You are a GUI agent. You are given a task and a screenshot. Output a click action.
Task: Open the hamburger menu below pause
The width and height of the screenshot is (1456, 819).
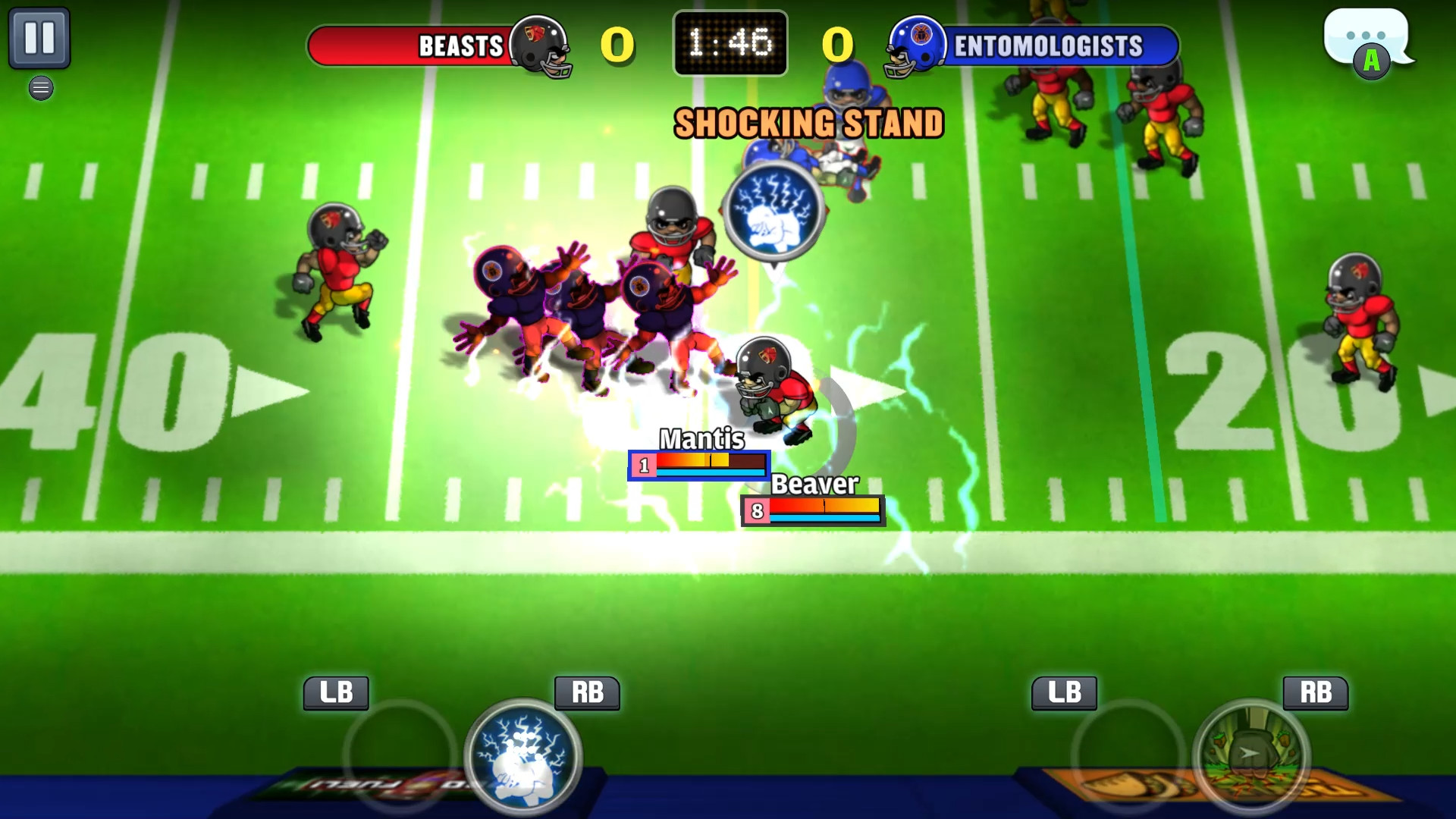pos(40,88)
